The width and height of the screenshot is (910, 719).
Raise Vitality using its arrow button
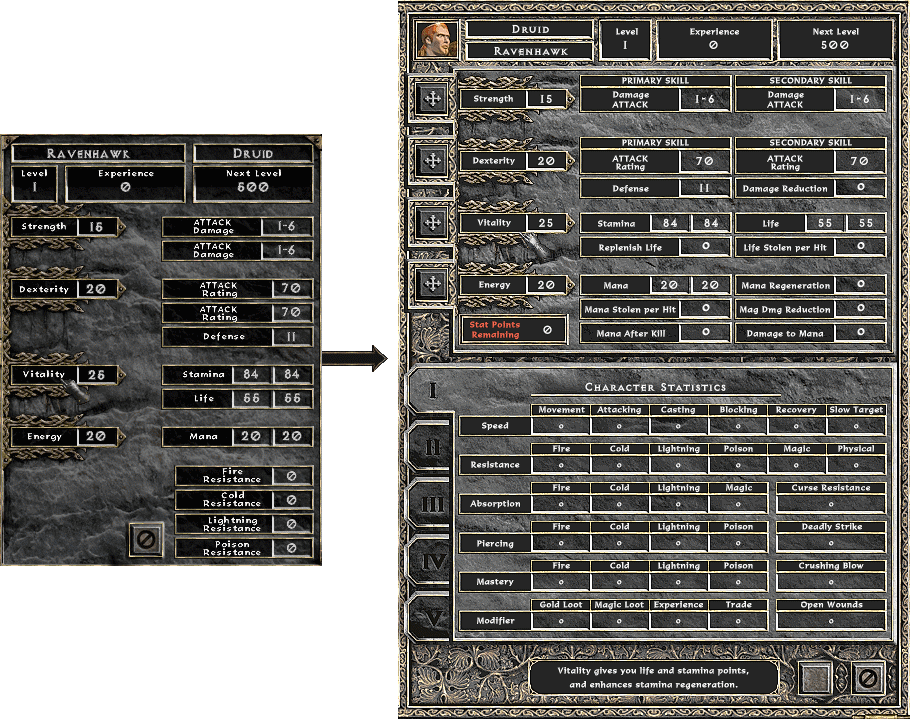pyautogui.click(x=432, y=222)
